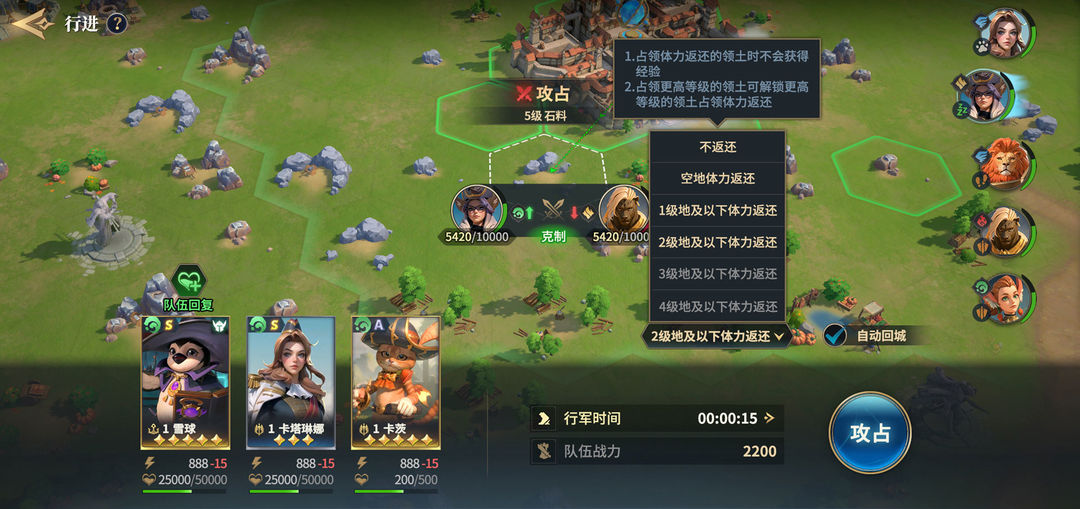
Task: Select 4级地及以下体力返还 option
Action: [x=717, y=306]
